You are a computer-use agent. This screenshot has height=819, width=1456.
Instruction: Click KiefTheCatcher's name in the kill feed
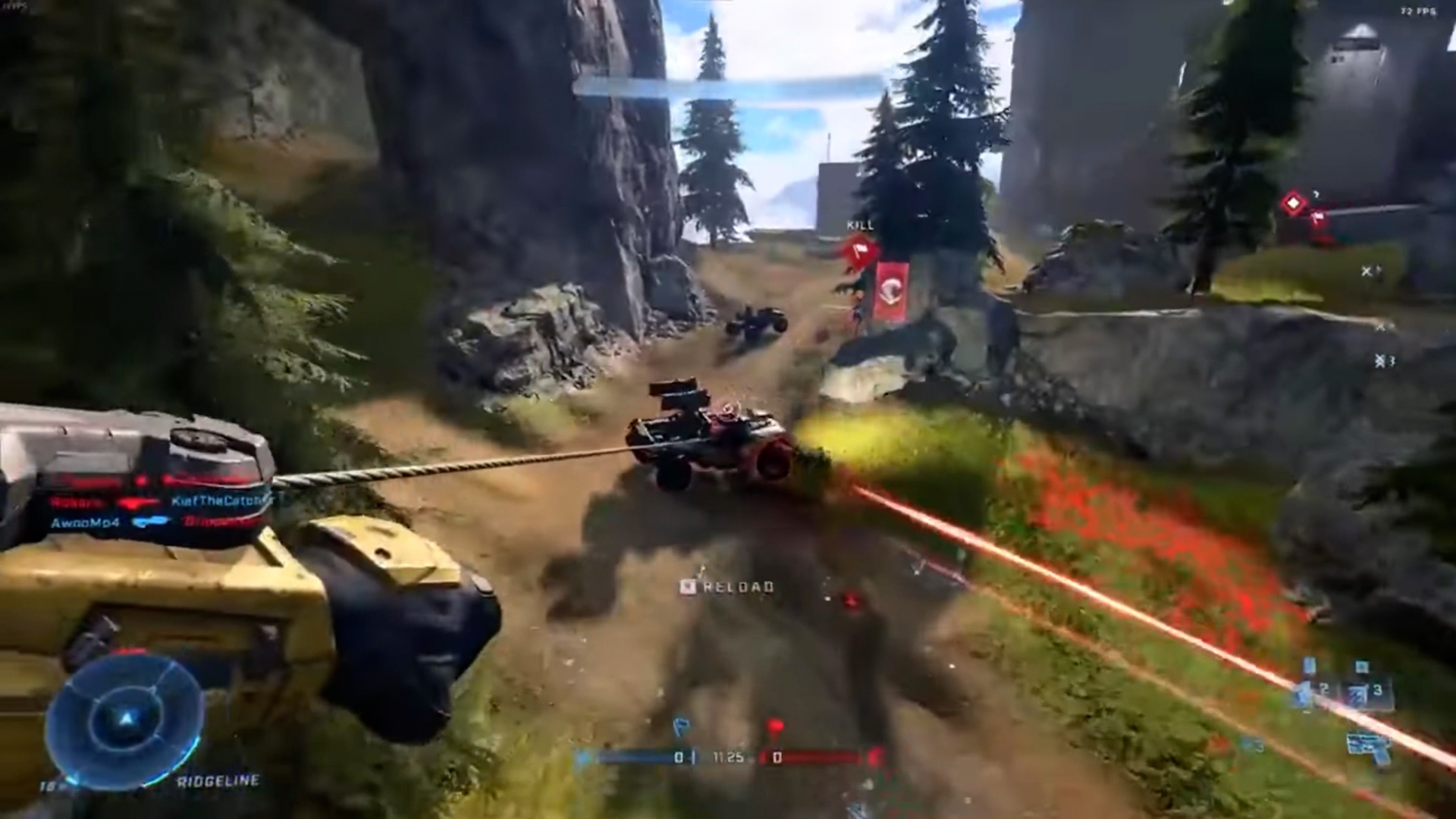coord(222,500)
